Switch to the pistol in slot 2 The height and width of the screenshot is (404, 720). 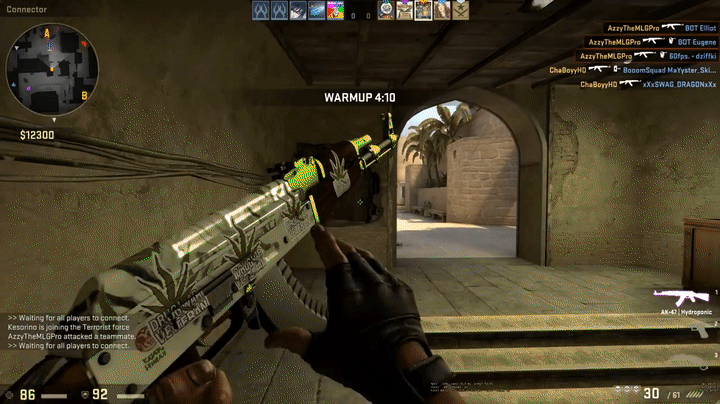700,330
